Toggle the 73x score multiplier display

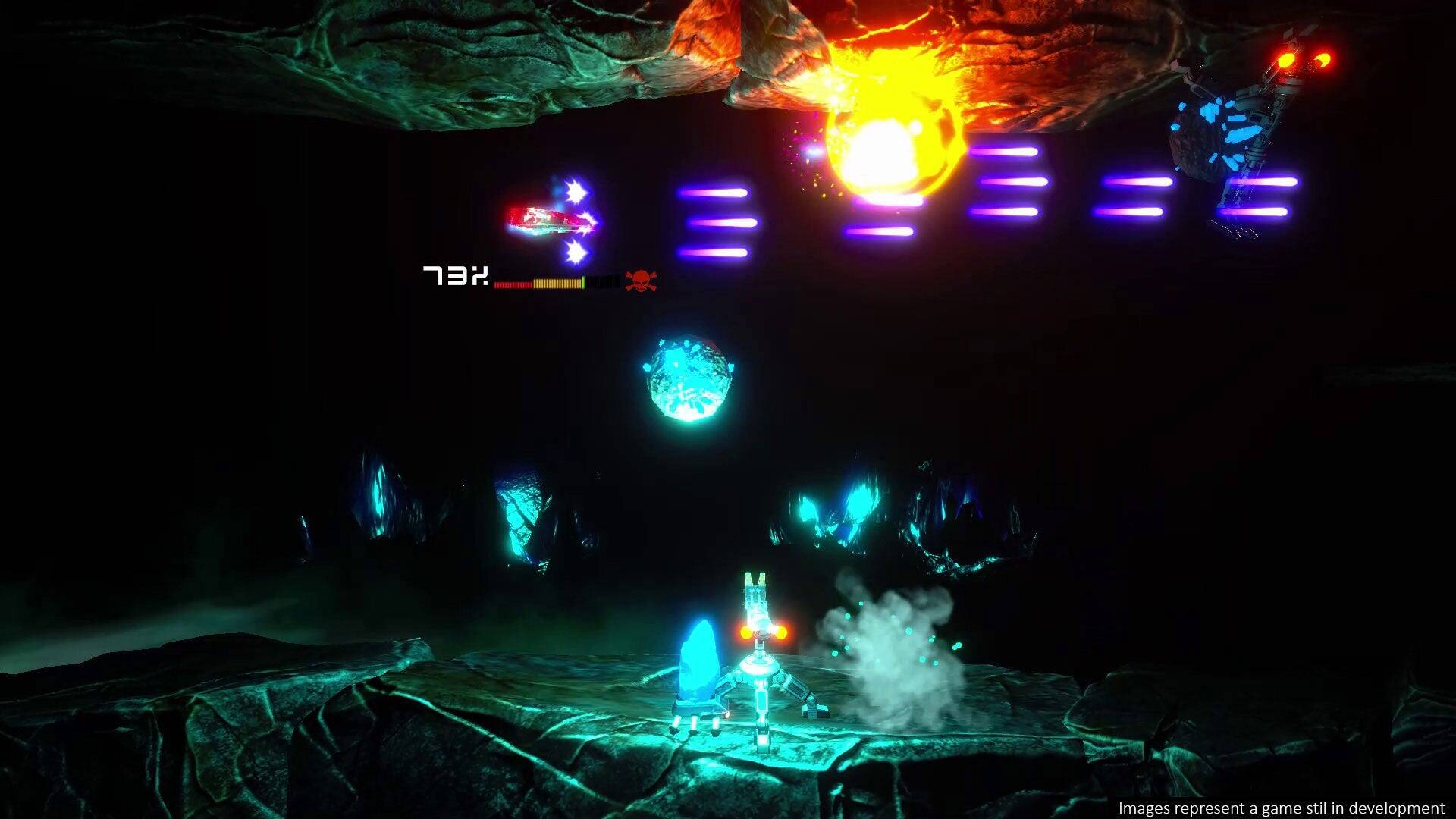pos(453,278)
